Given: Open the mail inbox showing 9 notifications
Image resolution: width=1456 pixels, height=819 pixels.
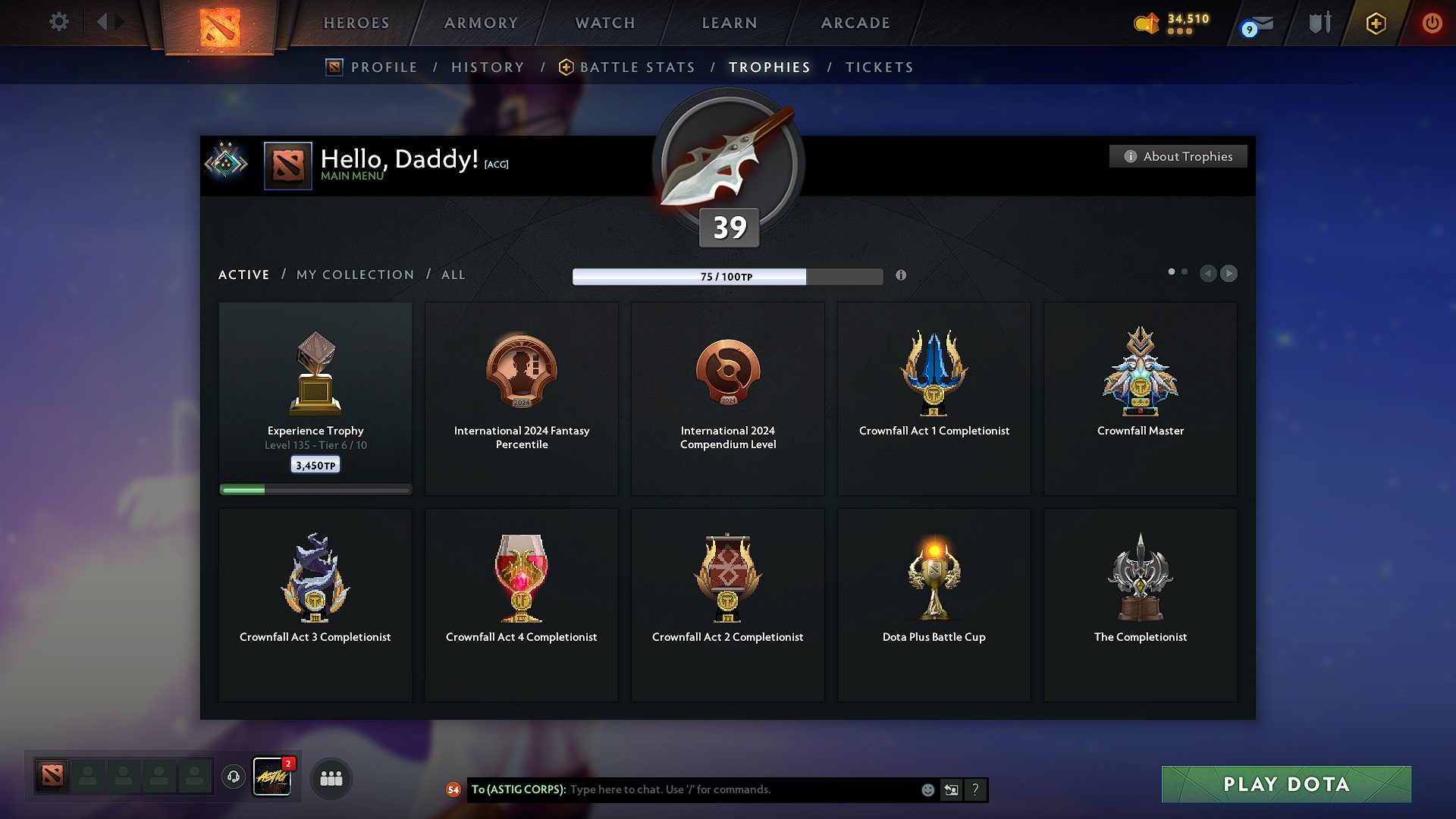Looking at the screenshot, I should [1255, 23].
